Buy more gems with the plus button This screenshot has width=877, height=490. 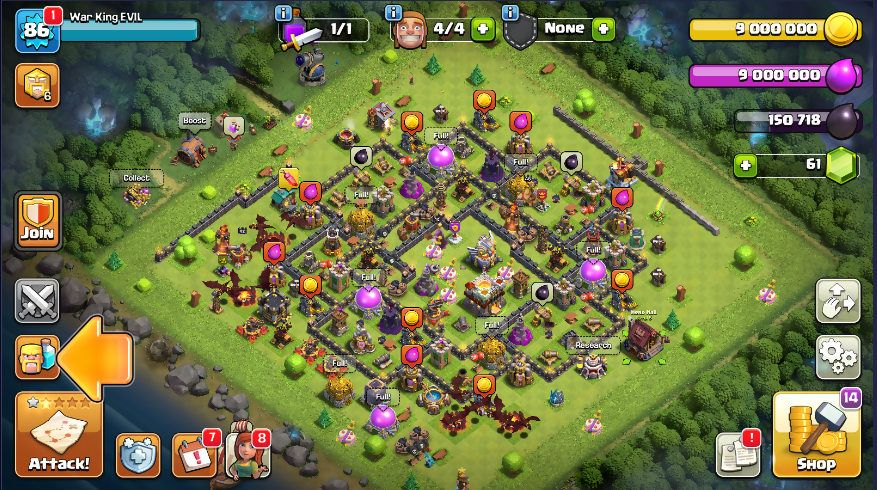(x=743, y=164)
